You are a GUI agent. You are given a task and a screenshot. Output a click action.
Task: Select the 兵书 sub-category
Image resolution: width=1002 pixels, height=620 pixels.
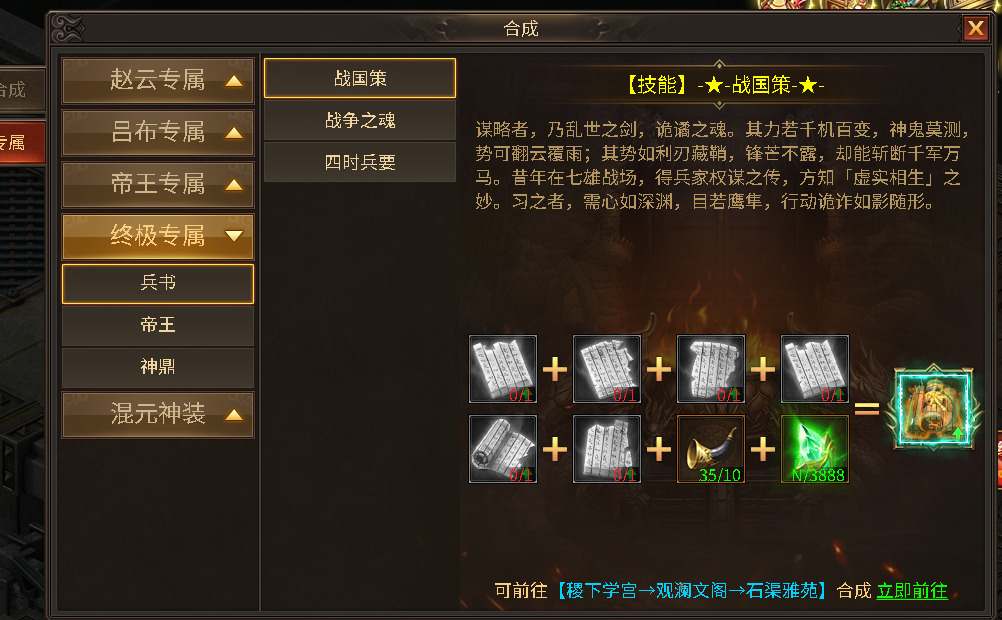pos(158,284)
